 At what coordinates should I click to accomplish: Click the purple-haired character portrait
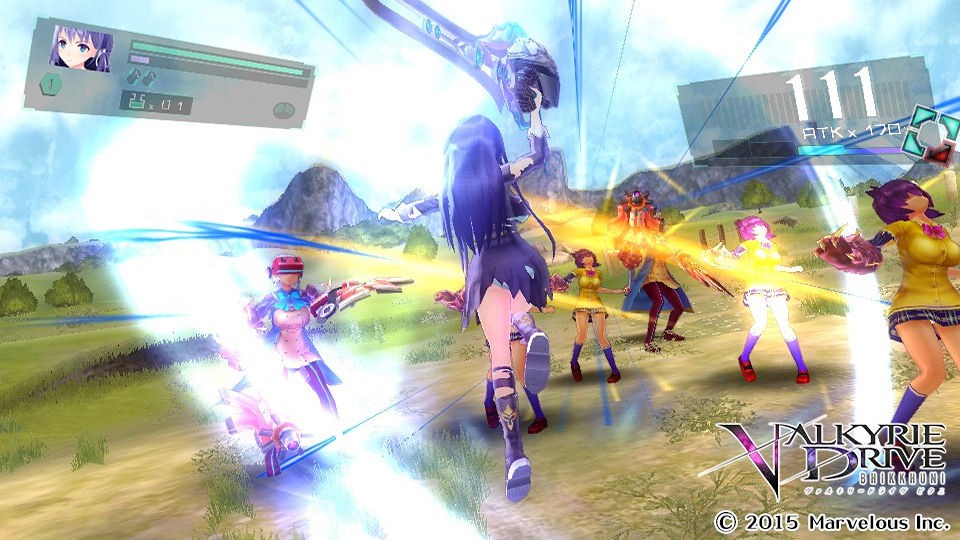tap(80, 48)
